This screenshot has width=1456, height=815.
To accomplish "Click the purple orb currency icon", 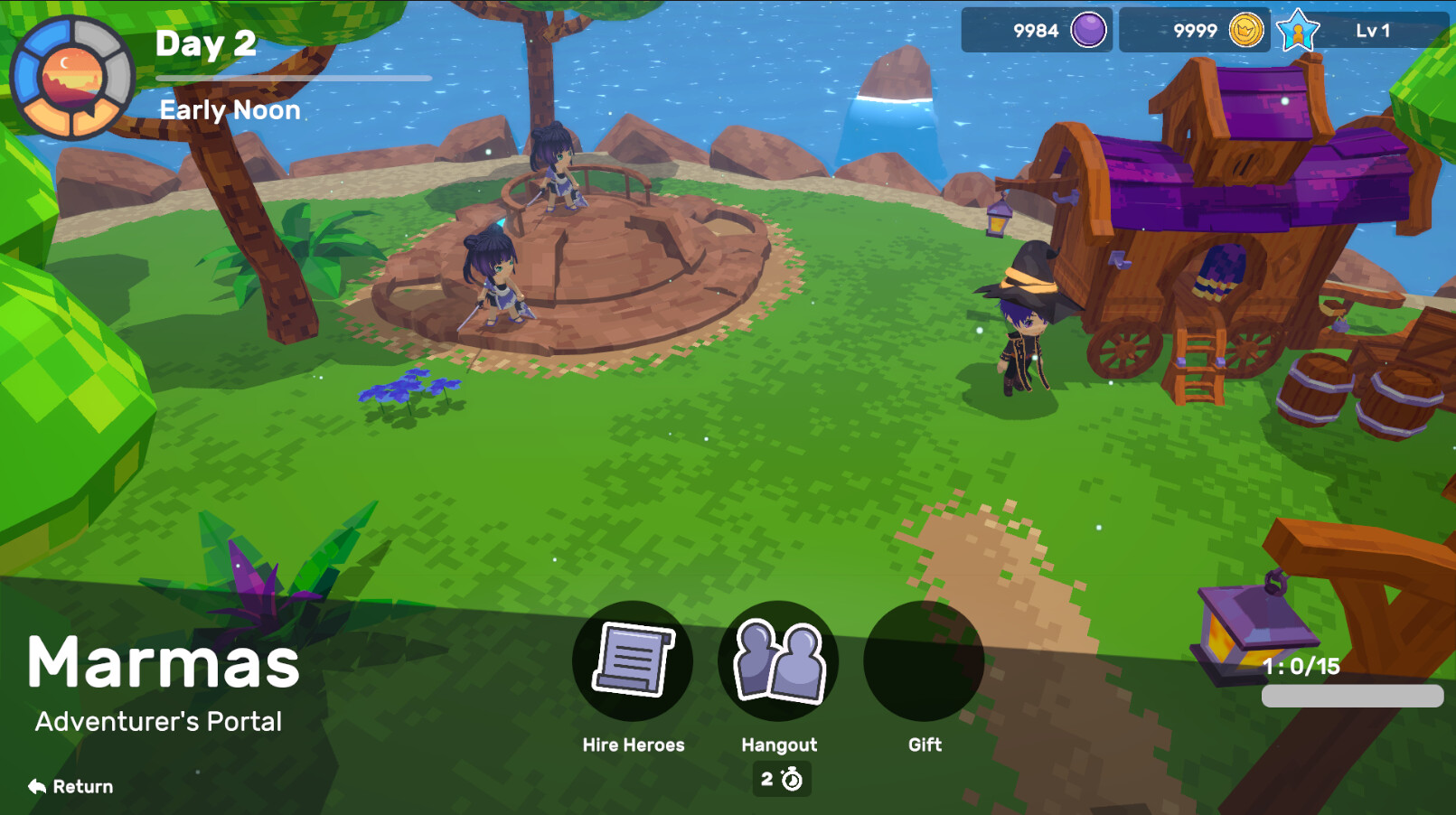I will tap(1088, 30).
